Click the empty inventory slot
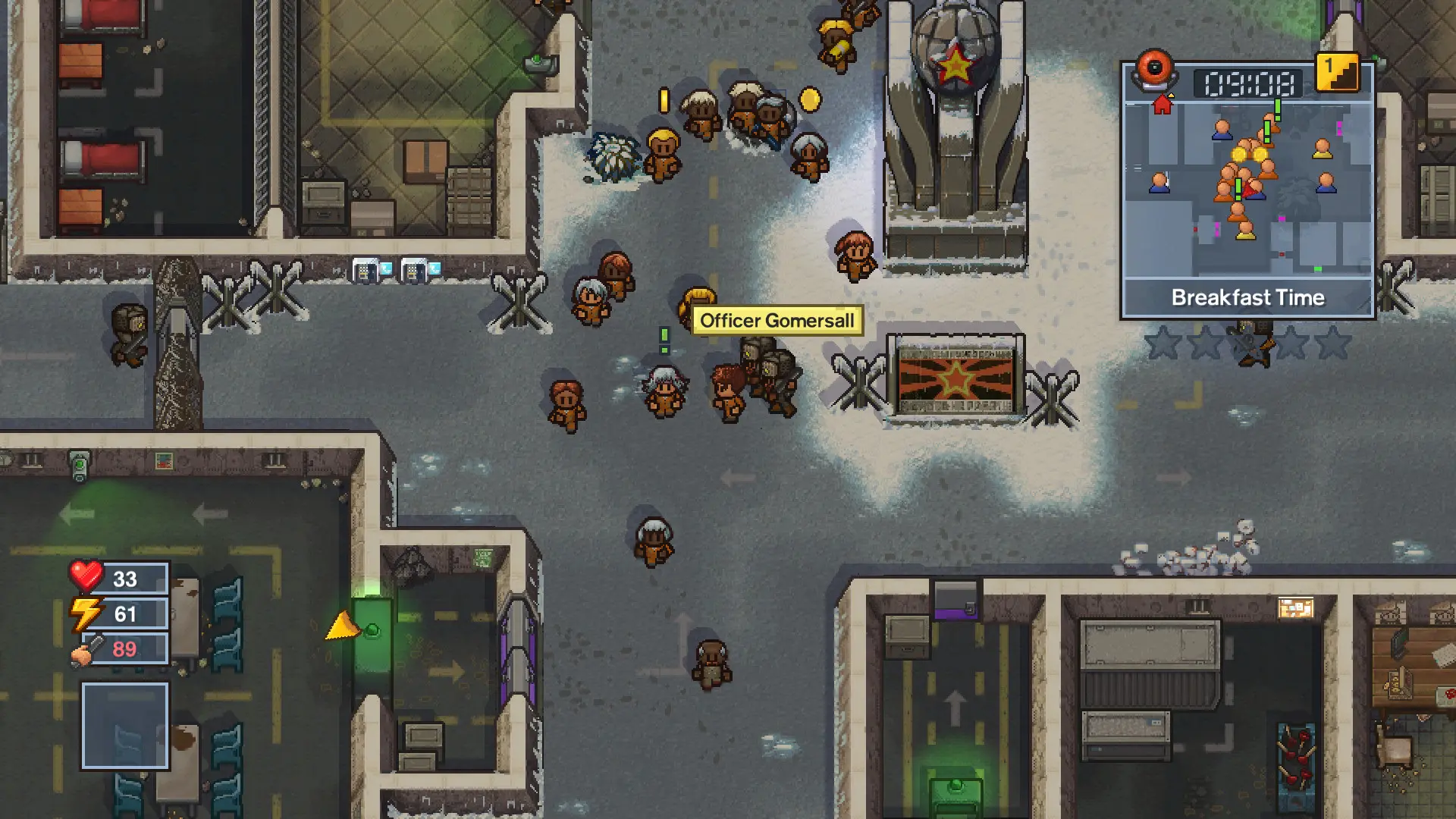 tap(125, 724)
